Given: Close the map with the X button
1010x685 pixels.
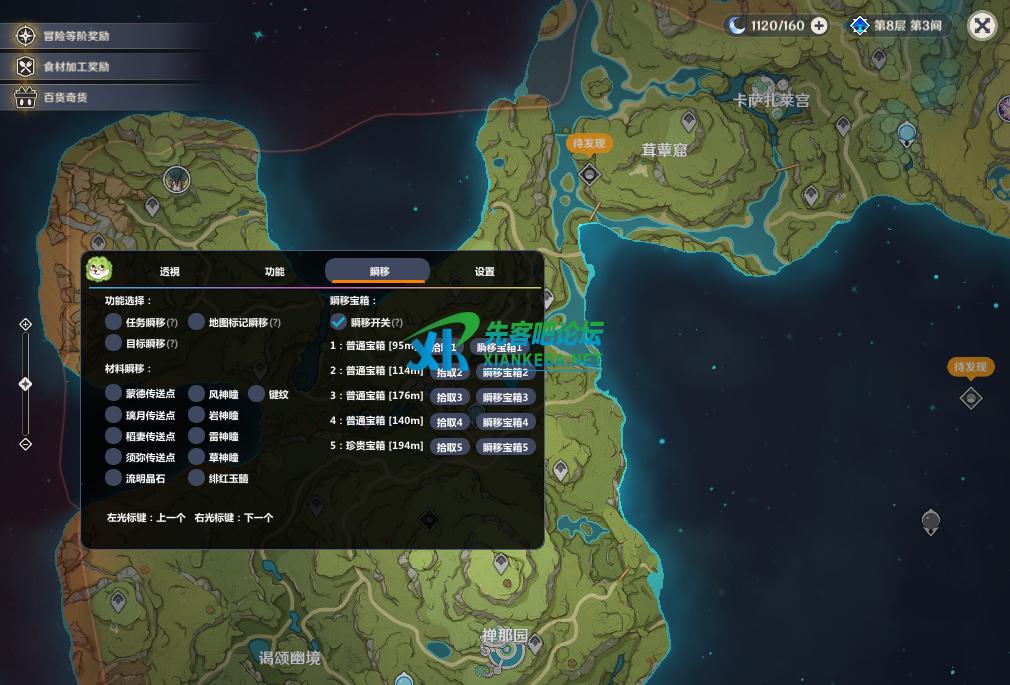Looking at the screenshot, I should tap(982, 26).
